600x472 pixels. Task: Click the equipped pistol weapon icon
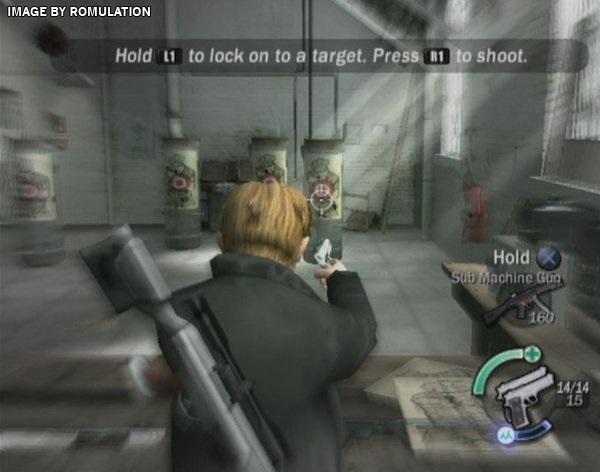[523, 398]
